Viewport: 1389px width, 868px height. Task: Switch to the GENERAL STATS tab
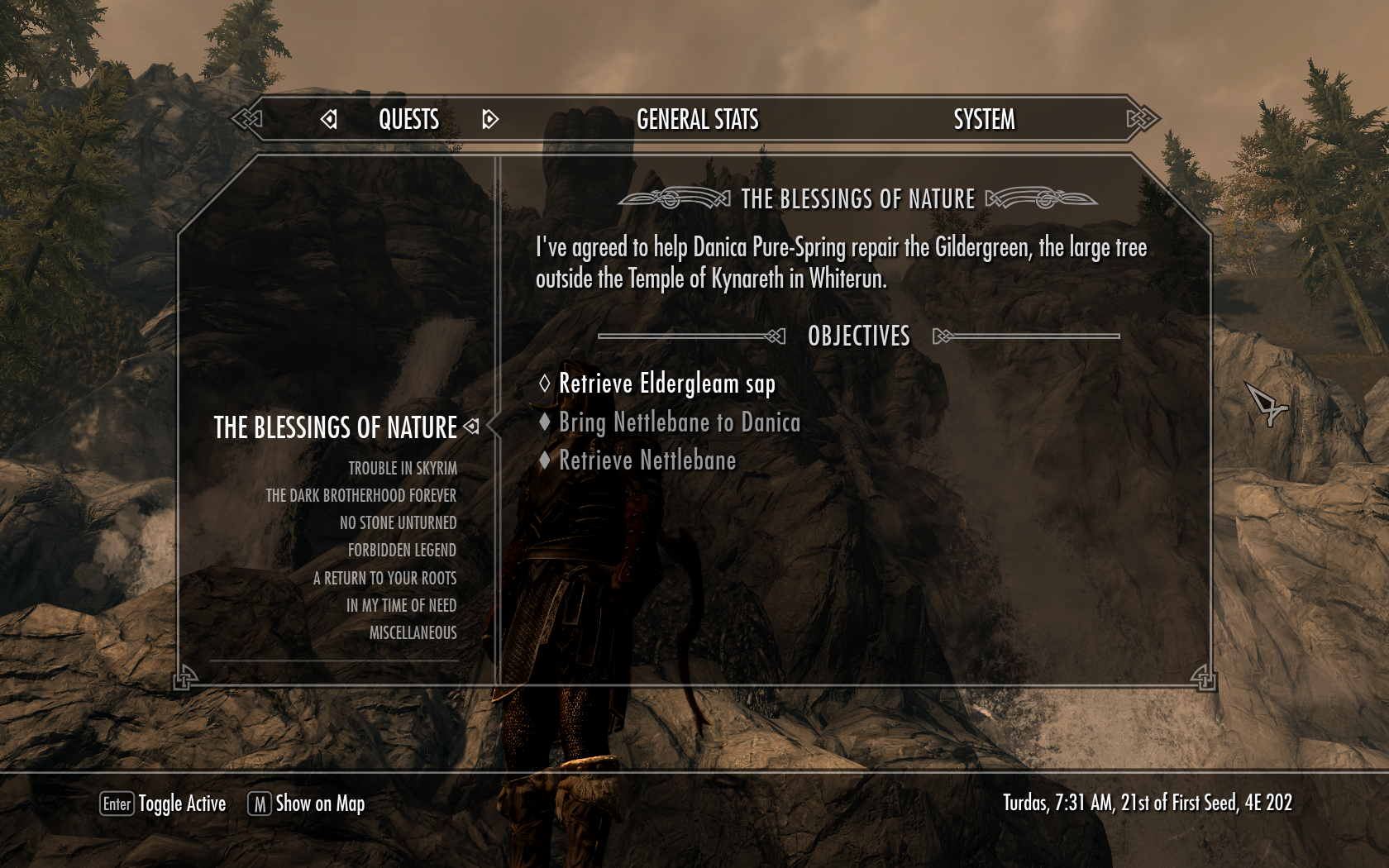coord(697,120)
